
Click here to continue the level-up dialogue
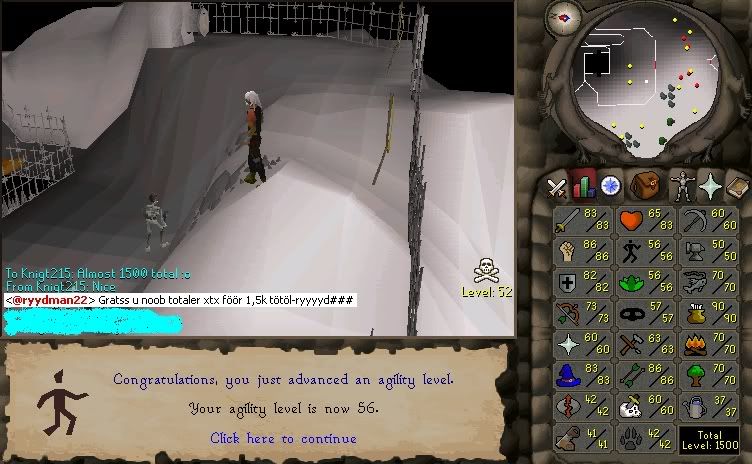(282, 438)
